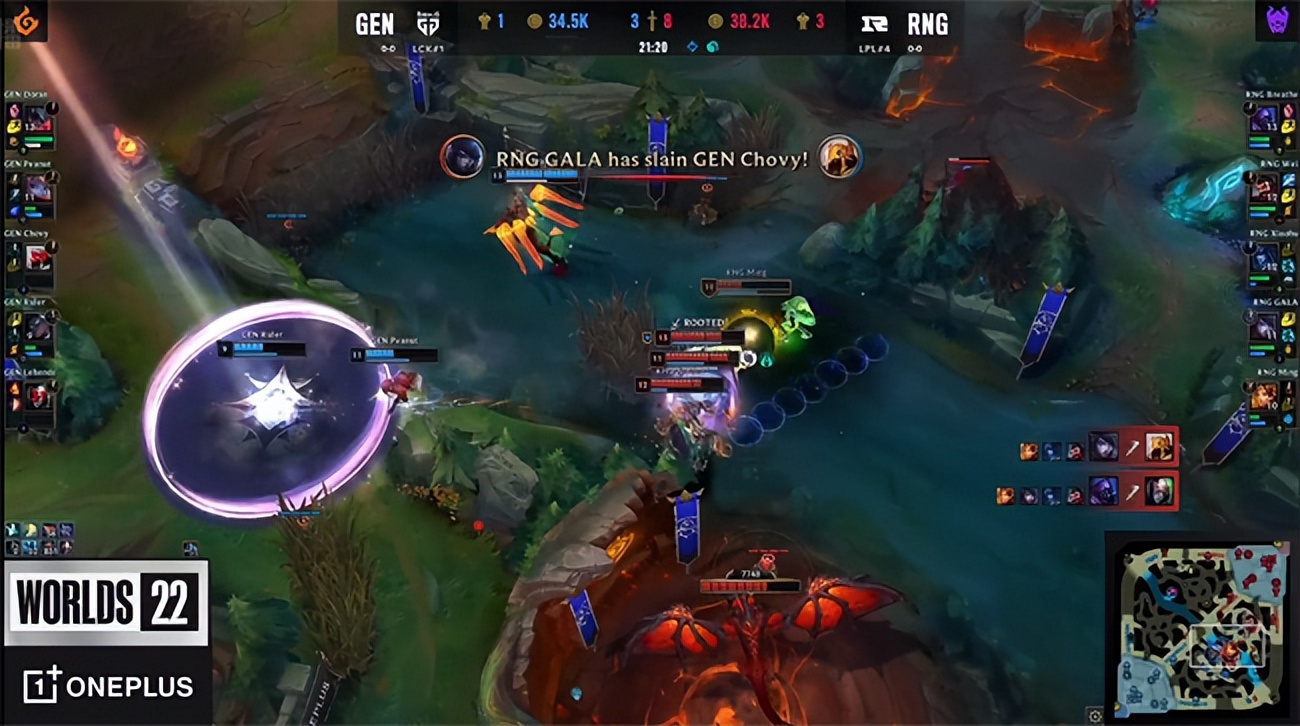
Task: Select GEN Ruler's champion portrait
Action: tap(39, 328)
